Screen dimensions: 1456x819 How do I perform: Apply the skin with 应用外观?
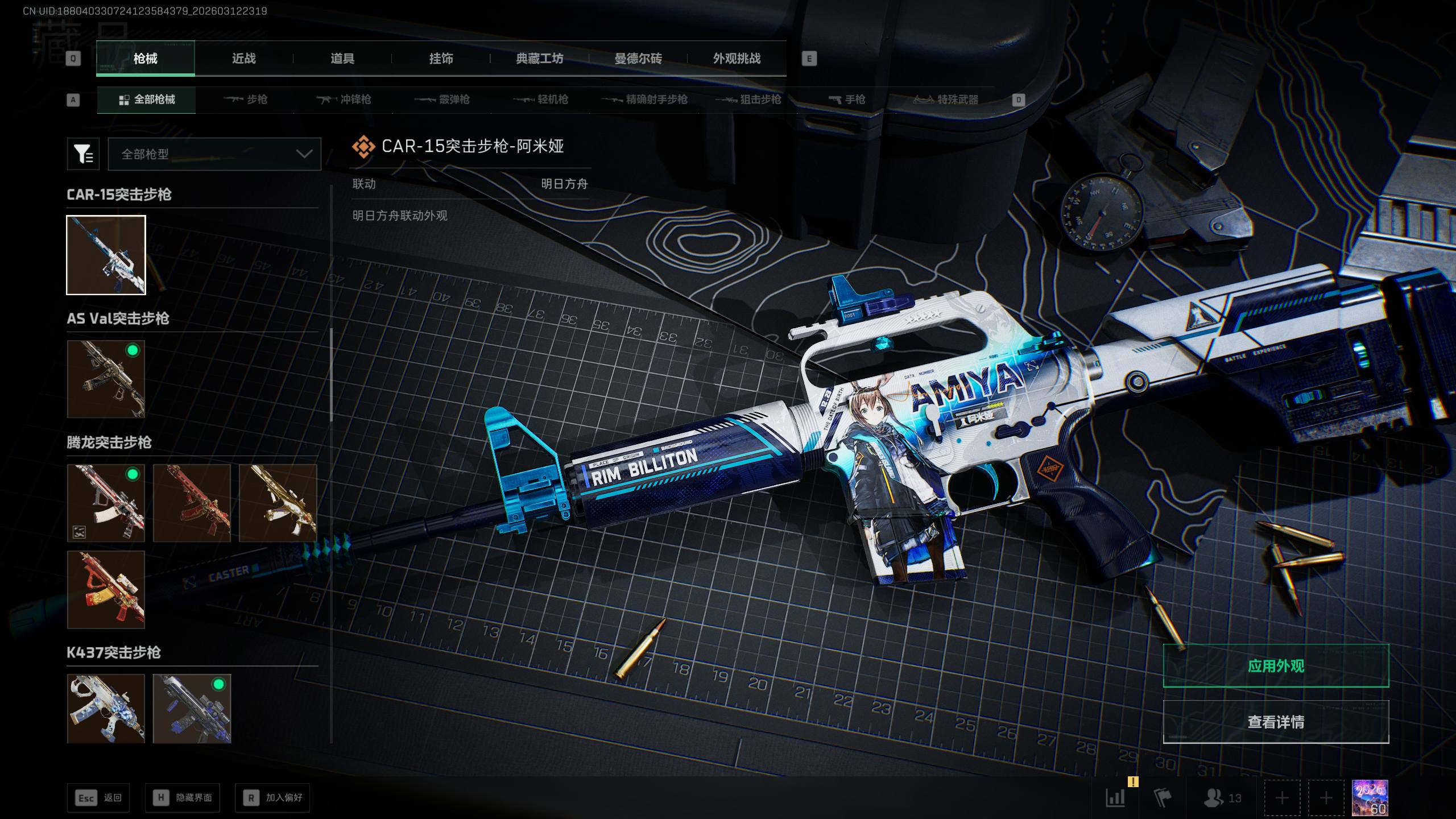(1276, 665)
